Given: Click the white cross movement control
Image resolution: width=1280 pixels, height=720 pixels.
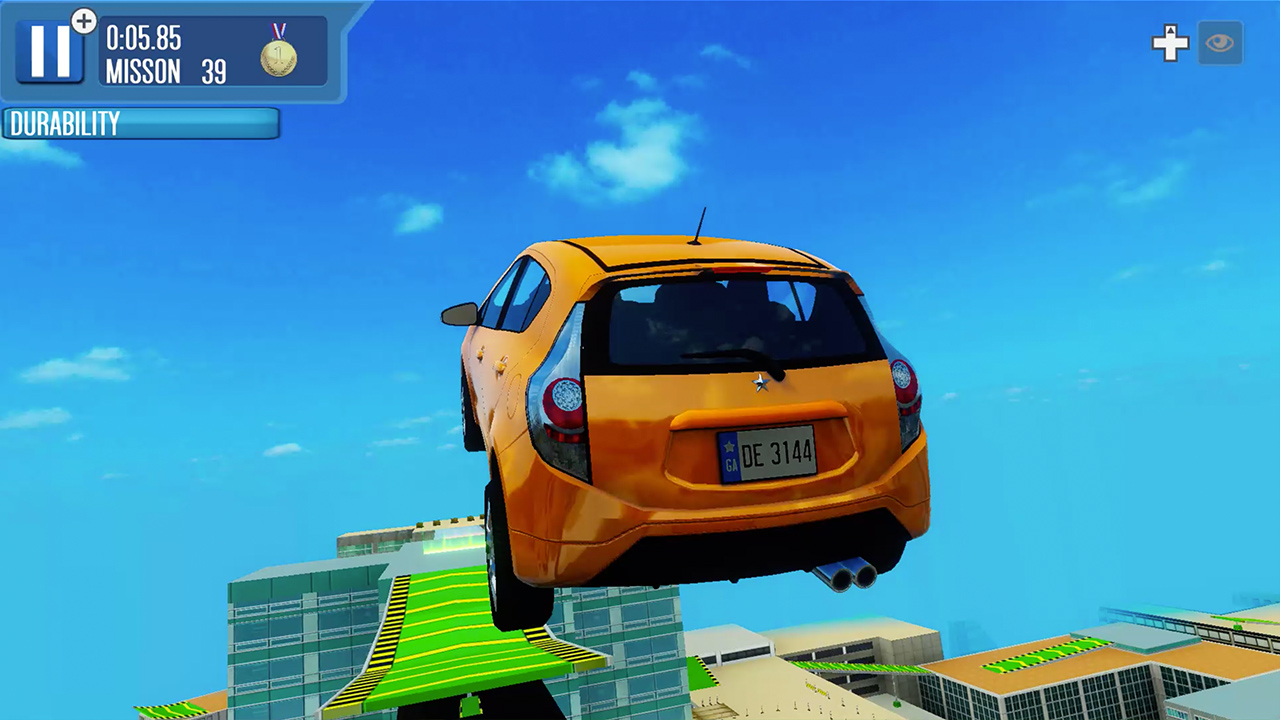Looking at the screenshot, I should point(1170,42).
